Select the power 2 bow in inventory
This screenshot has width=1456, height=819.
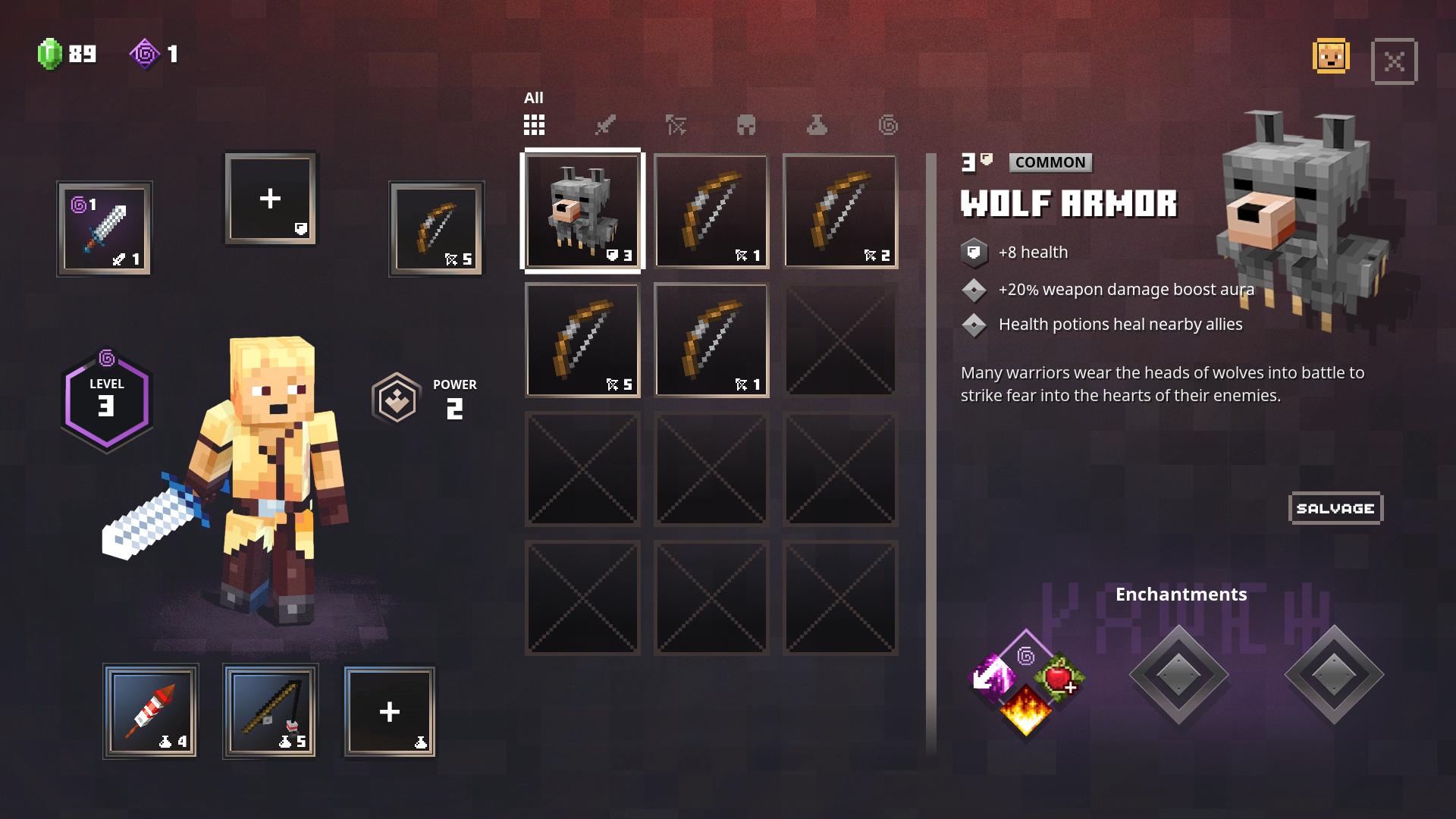point(839,211)
